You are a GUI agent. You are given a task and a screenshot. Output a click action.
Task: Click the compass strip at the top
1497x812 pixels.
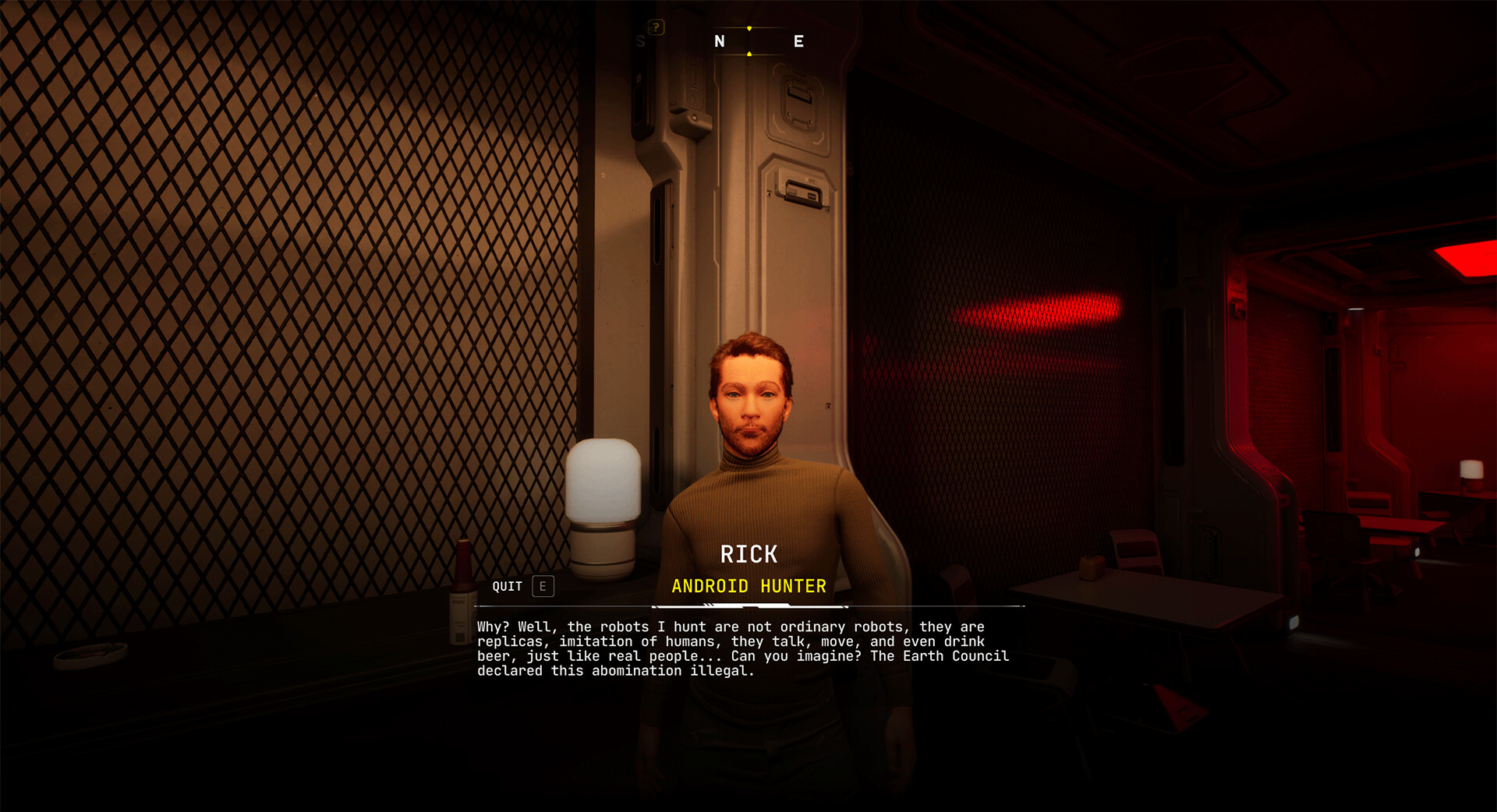pos(748,41)
